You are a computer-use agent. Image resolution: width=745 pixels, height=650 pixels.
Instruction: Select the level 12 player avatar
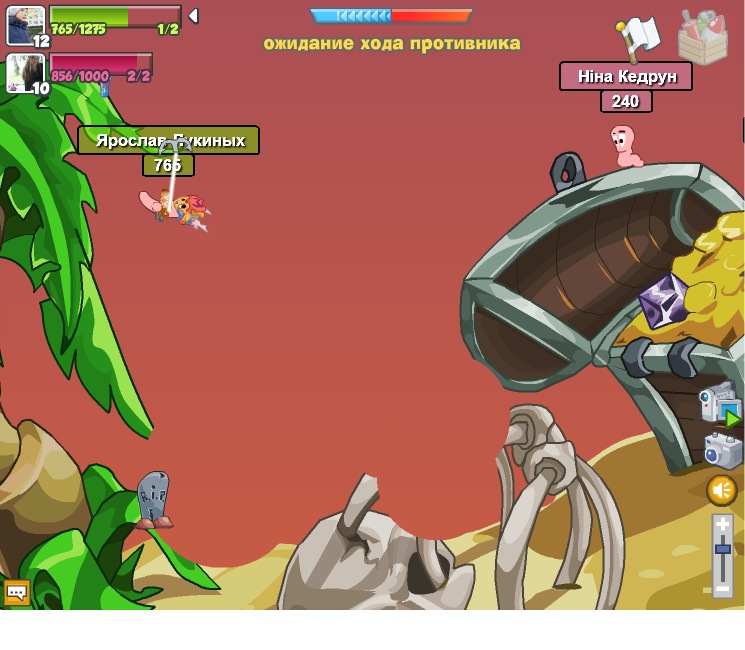[25, 25]
